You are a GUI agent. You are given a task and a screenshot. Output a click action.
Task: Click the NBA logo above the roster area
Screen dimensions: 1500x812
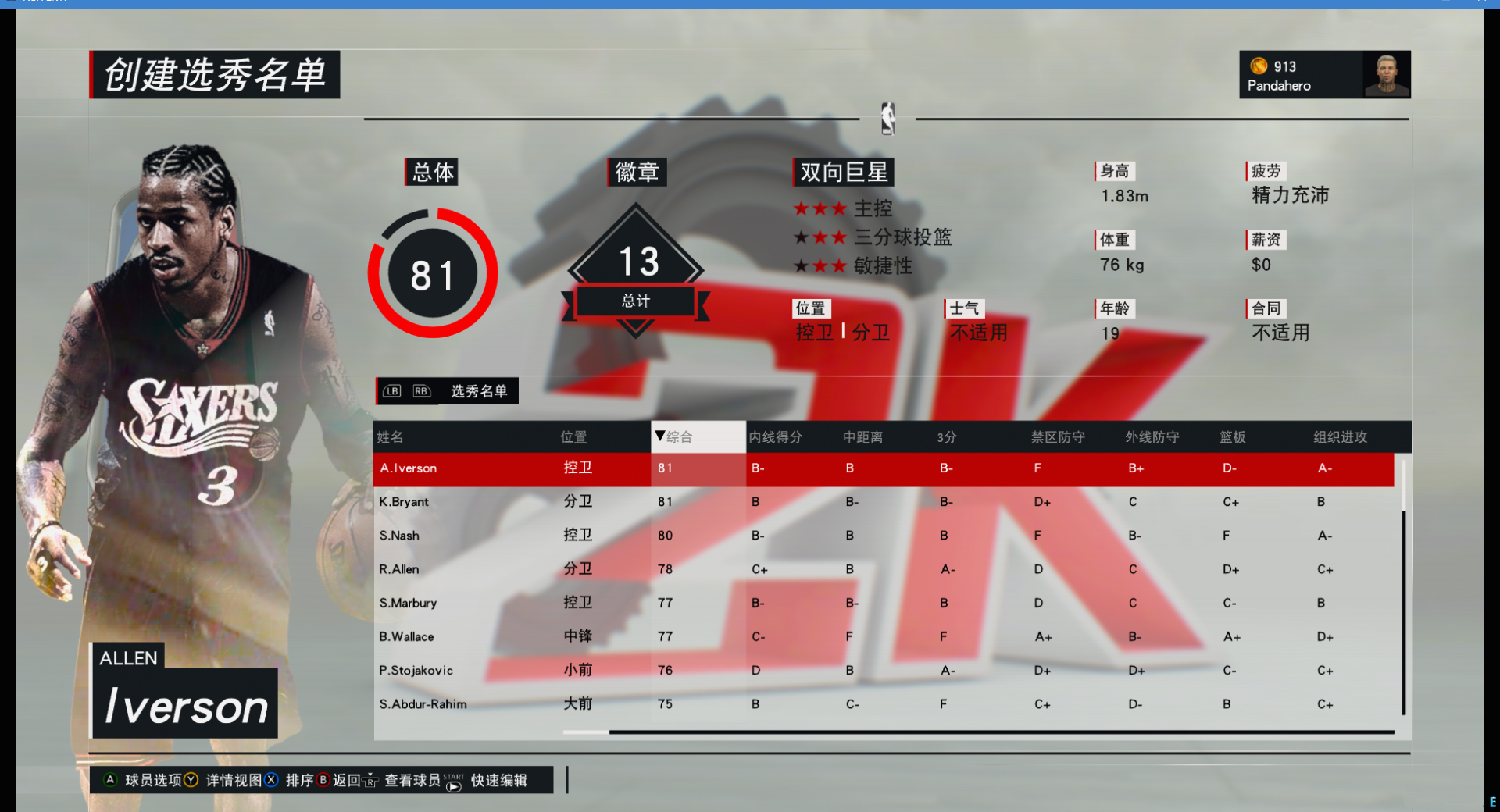[887, 119]
